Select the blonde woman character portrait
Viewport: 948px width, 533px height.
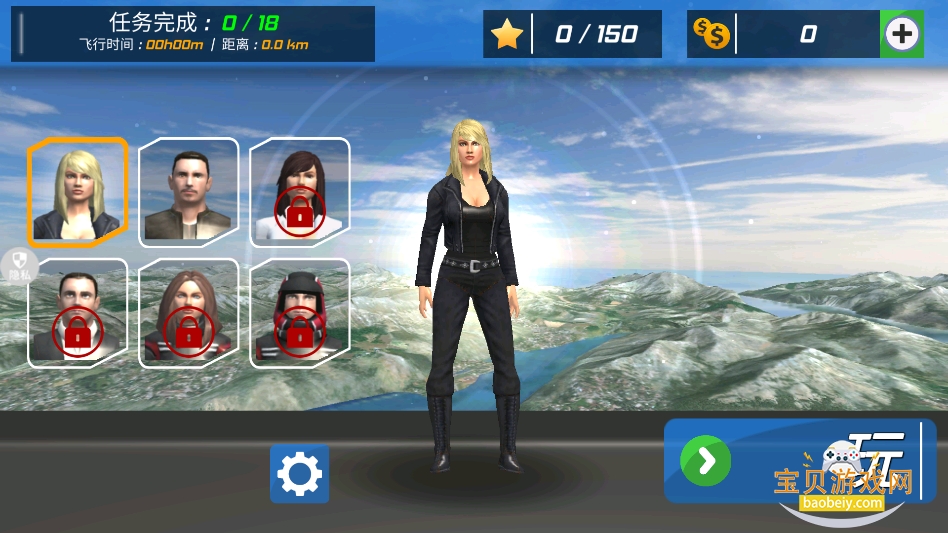click(x=78, y=192)
